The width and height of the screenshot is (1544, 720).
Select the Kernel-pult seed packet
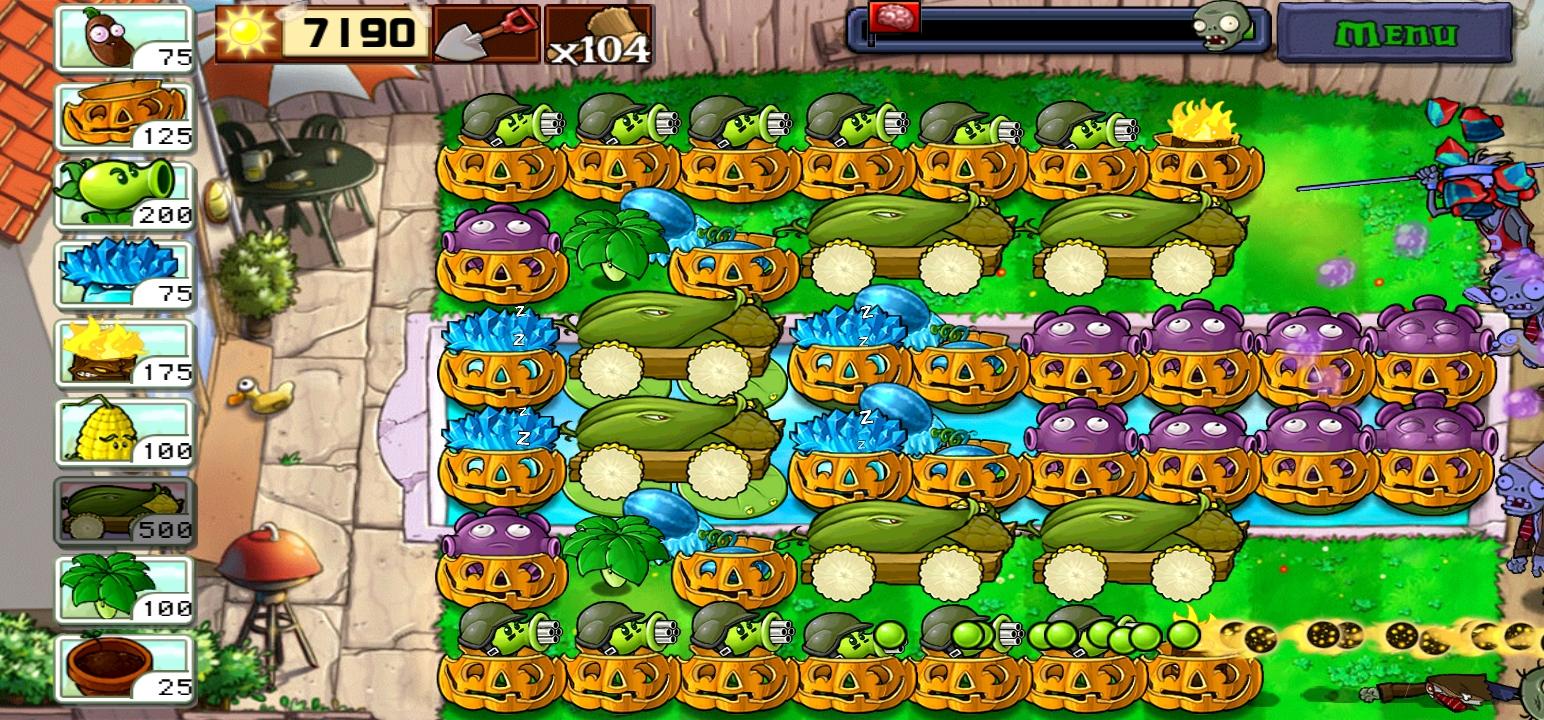pos(120,430)
